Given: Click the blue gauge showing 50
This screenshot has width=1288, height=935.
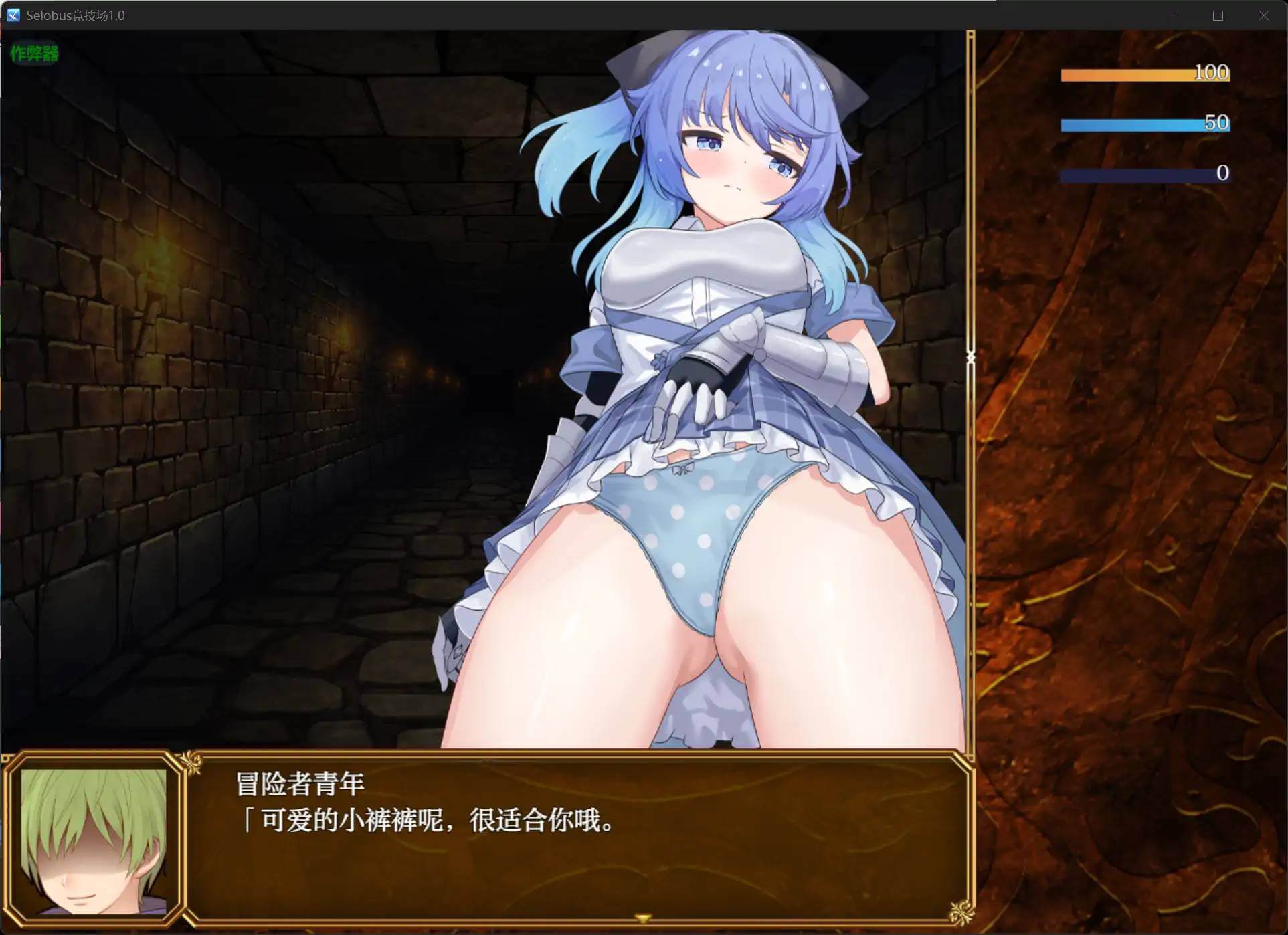Looking at the screenshot, I should point(1131,124).
